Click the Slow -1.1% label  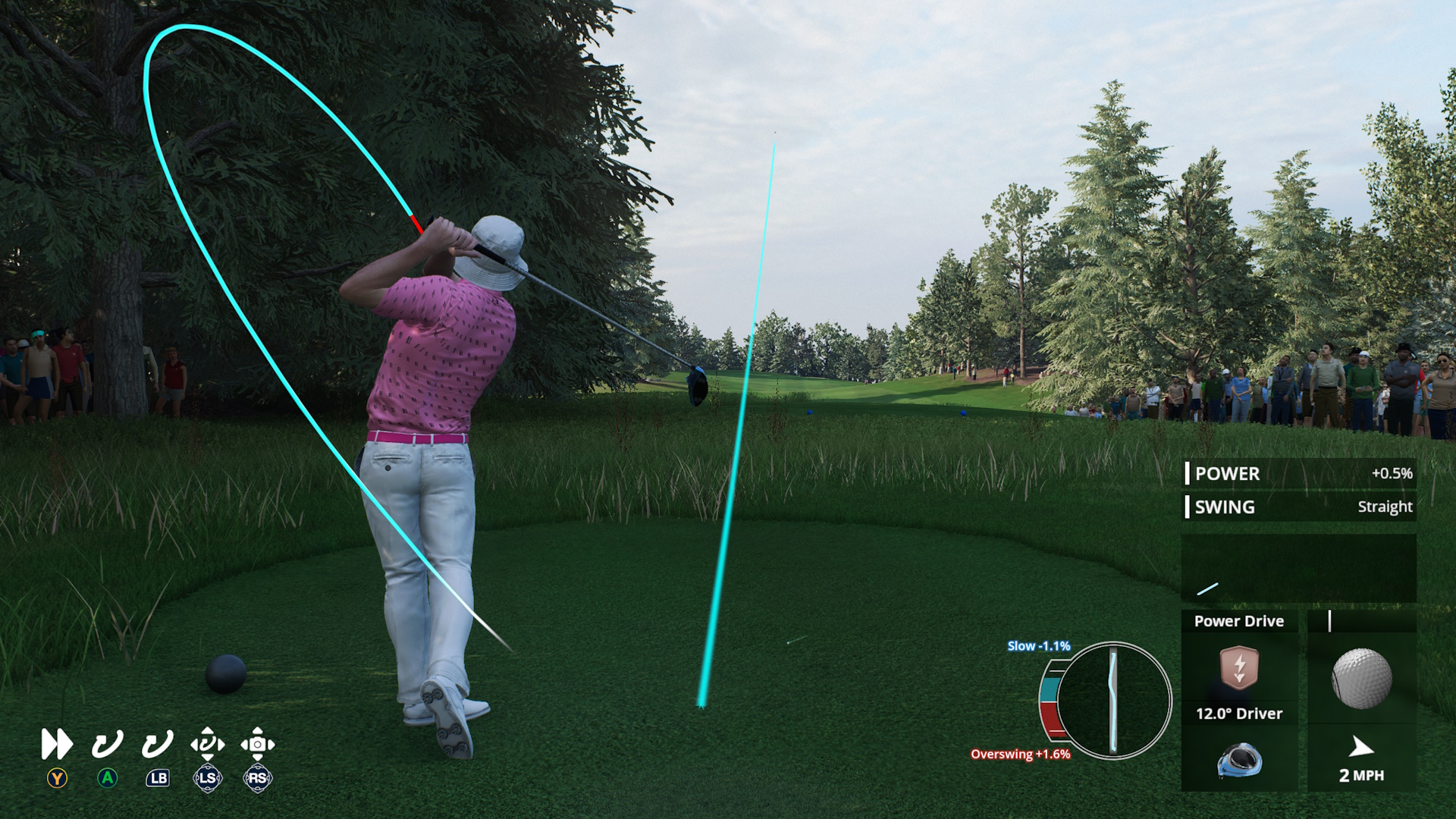pyautogui.click(x=1038, y=645)
